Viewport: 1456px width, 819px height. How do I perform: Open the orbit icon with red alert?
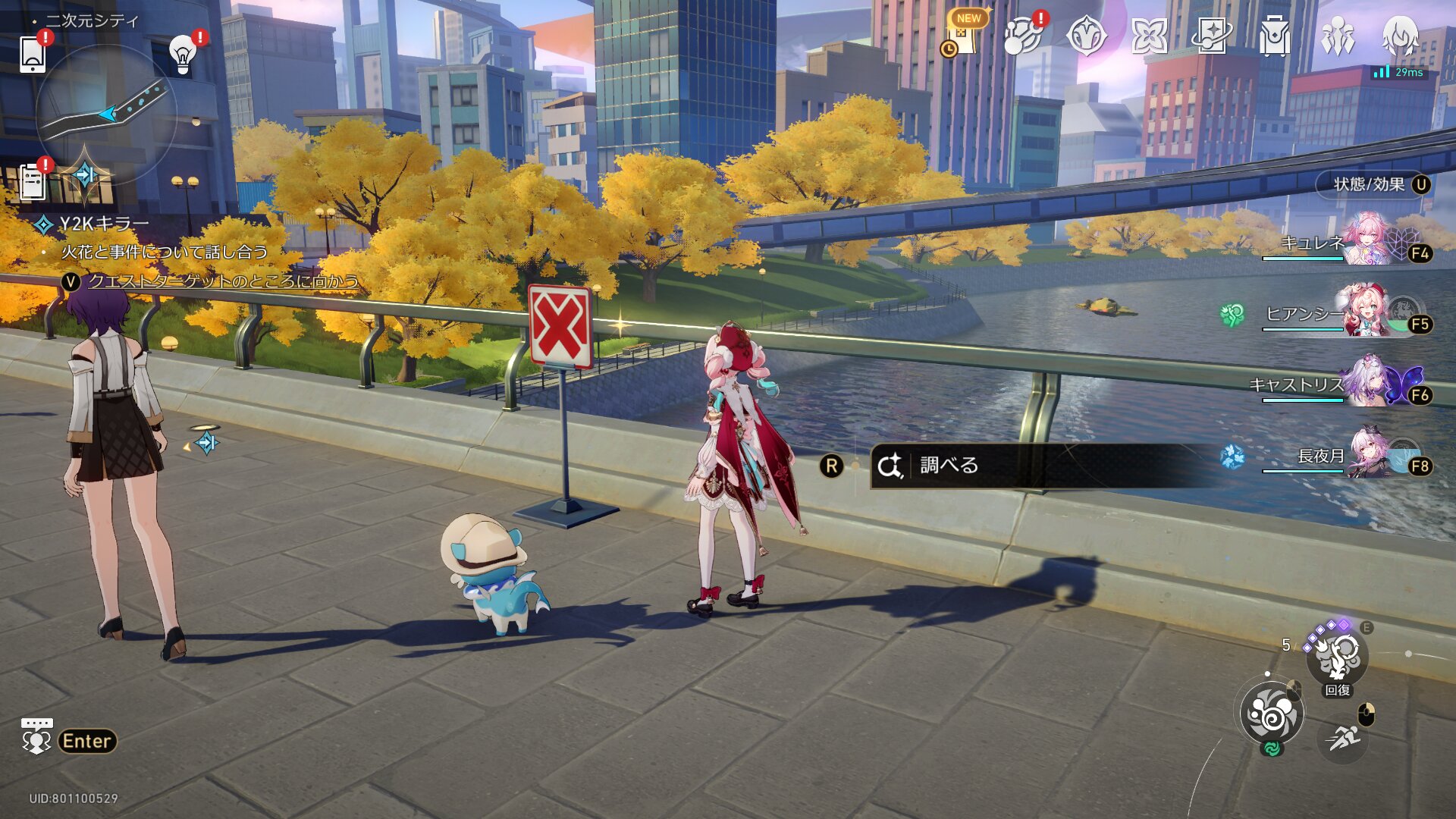(1022, 36)
